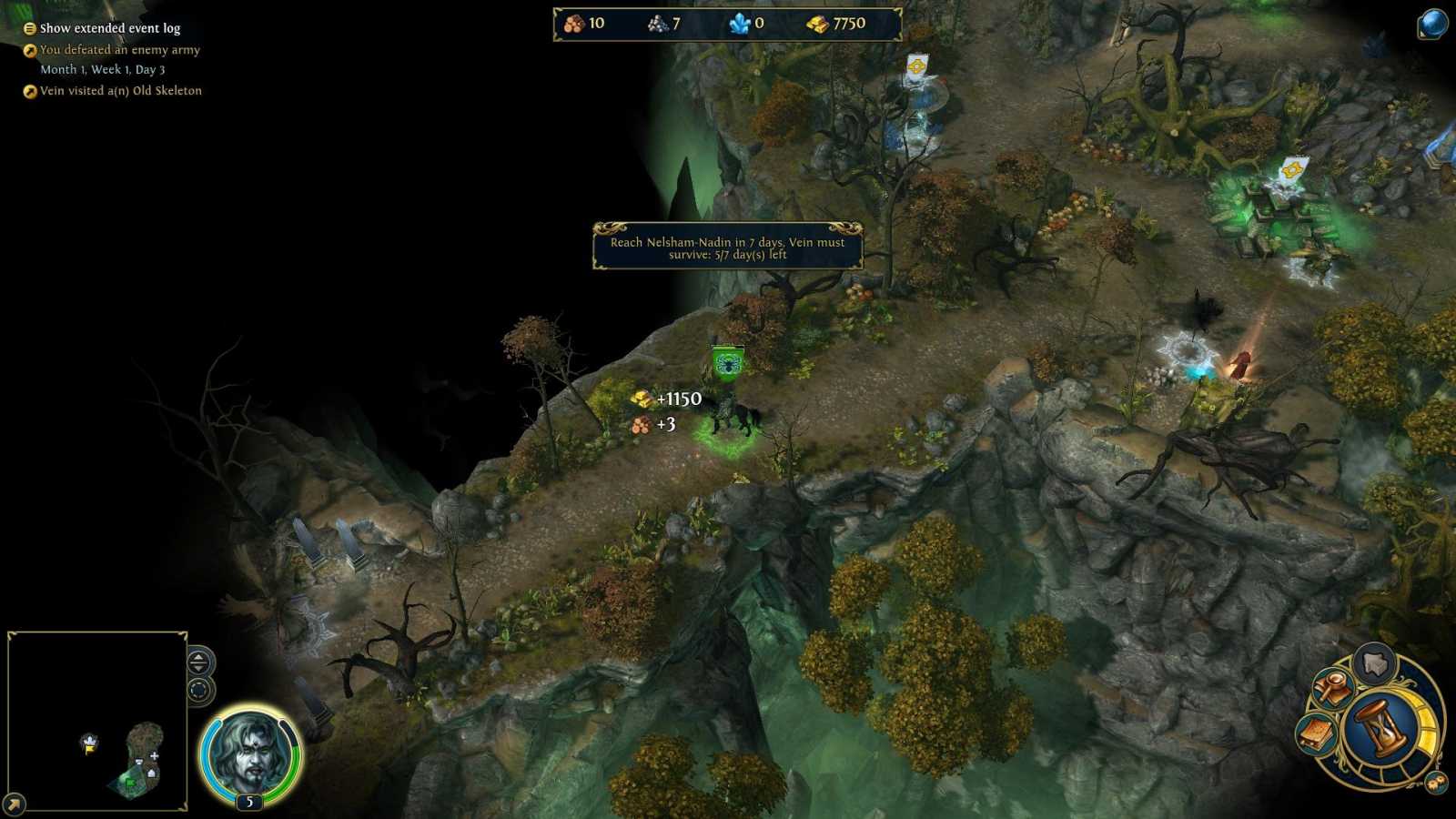Toggle the minimap level down arrow
Screen dimensions: 1456x819
(198, 670)
